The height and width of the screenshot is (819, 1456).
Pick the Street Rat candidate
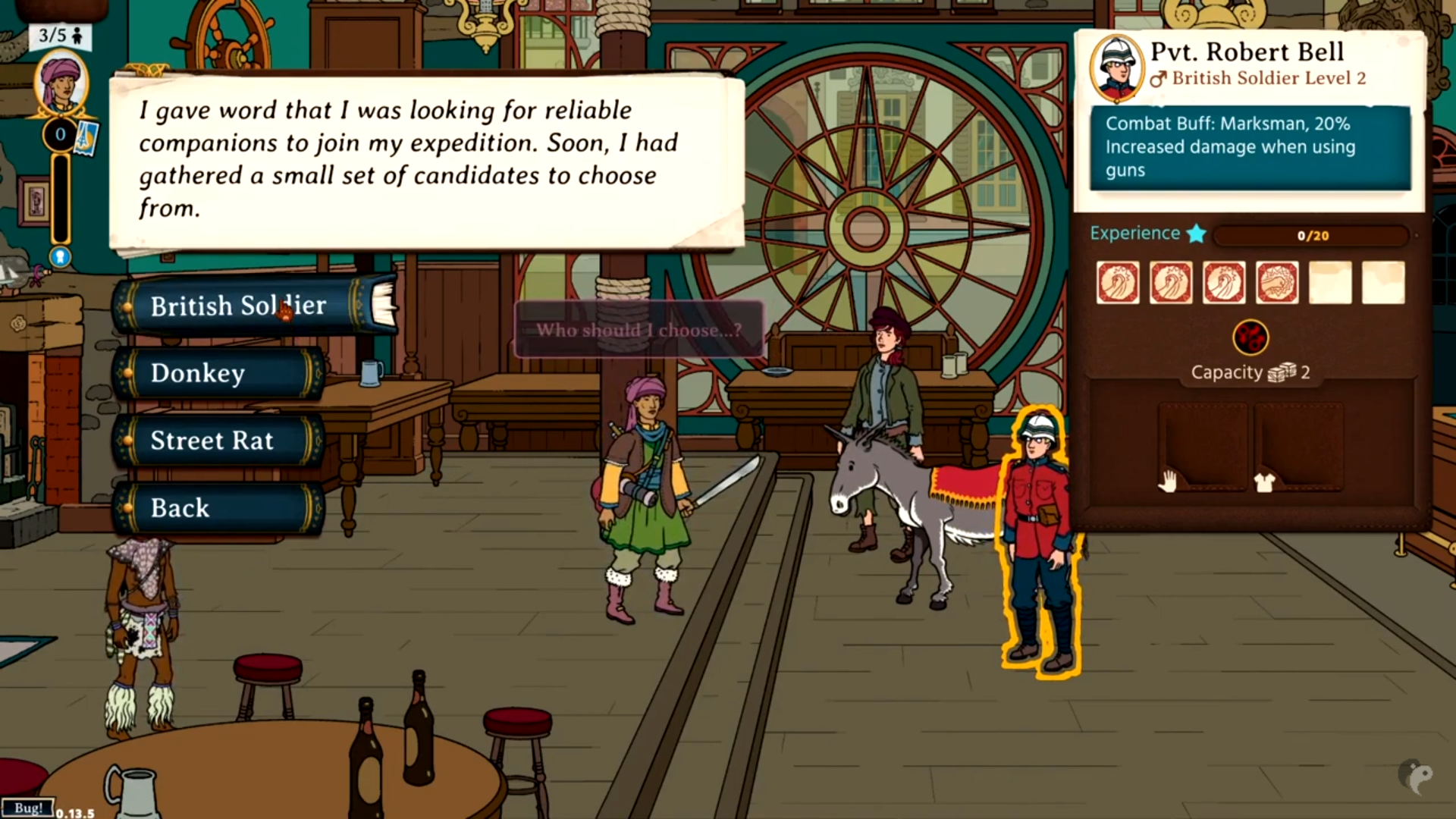pos(218,441)
